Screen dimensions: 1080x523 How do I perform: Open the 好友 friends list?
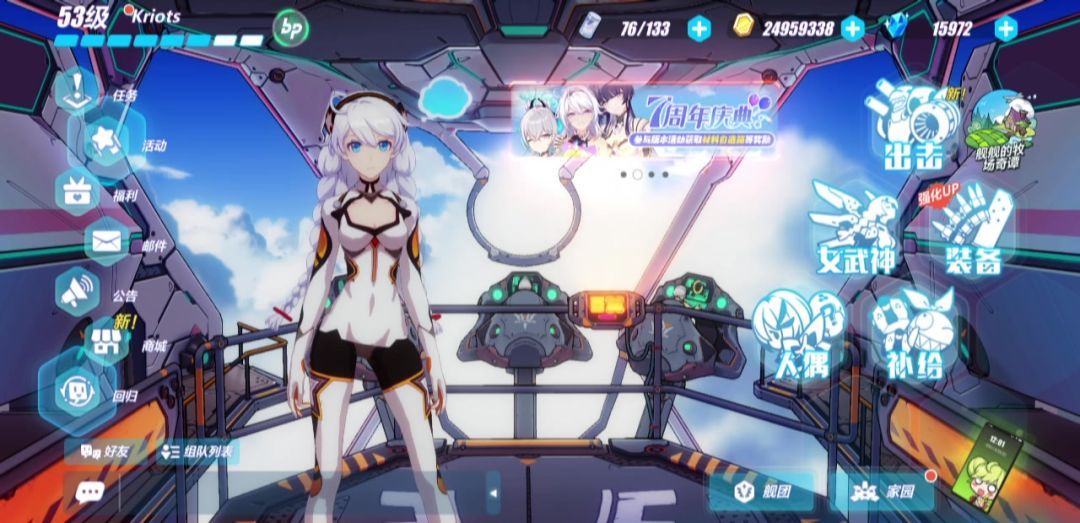100,452
